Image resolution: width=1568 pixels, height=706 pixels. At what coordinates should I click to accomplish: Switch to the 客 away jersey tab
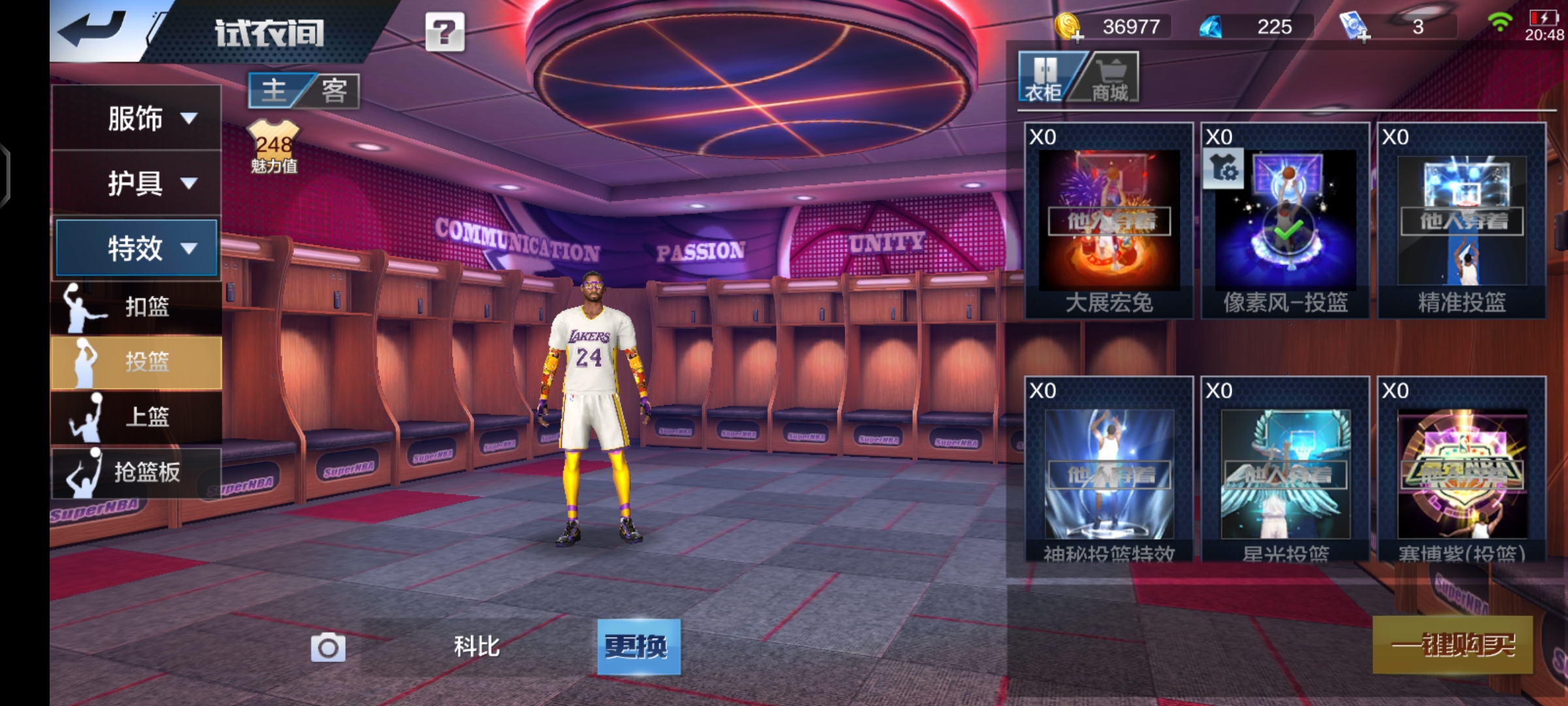pos(335,91)
